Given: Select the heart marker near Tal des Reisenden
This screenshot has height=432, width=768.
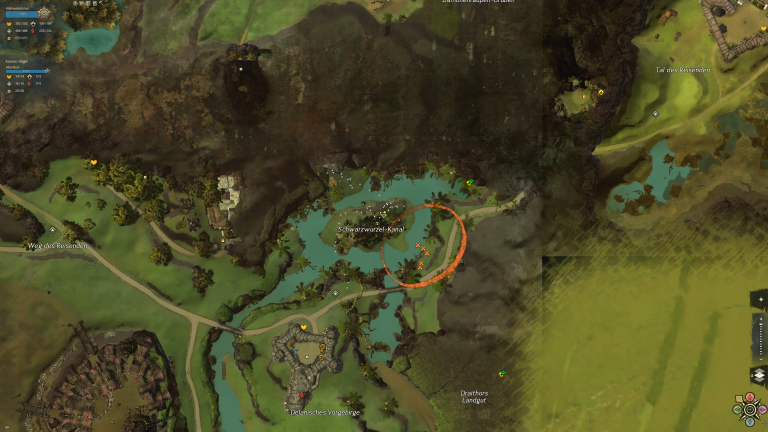Looking at the screenshot, I should pyautogui.click(x=601, y=92).
